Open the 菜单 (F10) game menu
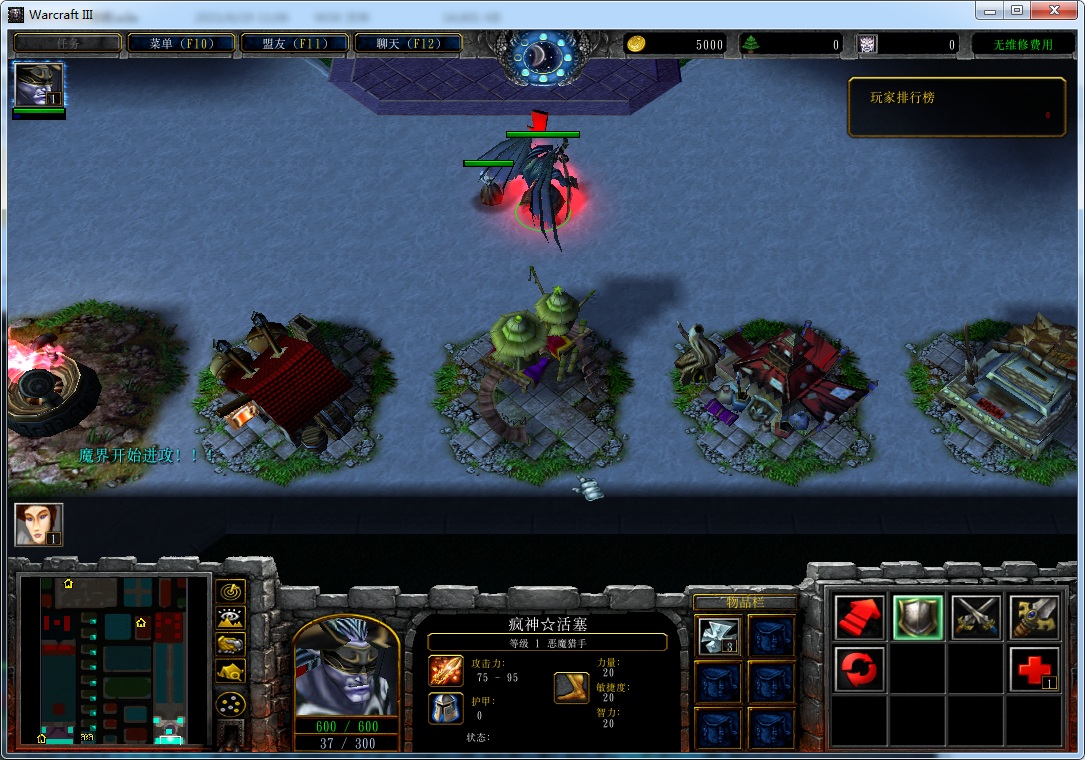Viewport: 1085px width, 760px height. pos(181,44)
